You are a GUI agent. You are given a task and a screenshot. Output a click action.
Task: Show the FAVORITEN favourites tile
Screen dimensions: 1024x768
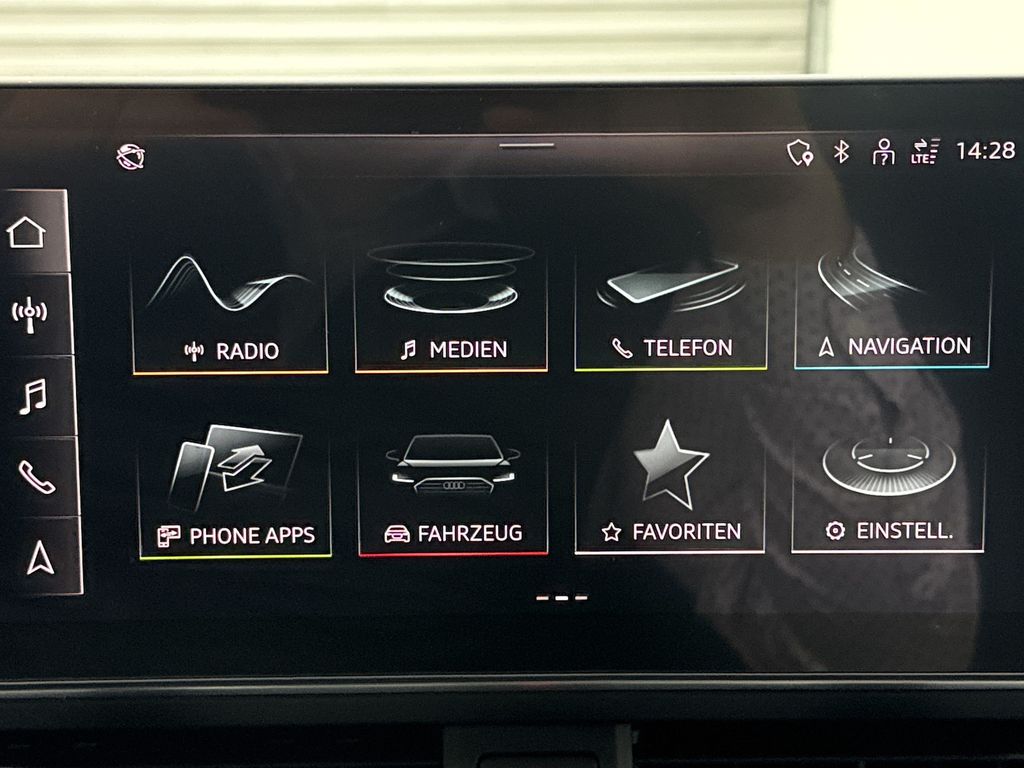pos(670,490)
